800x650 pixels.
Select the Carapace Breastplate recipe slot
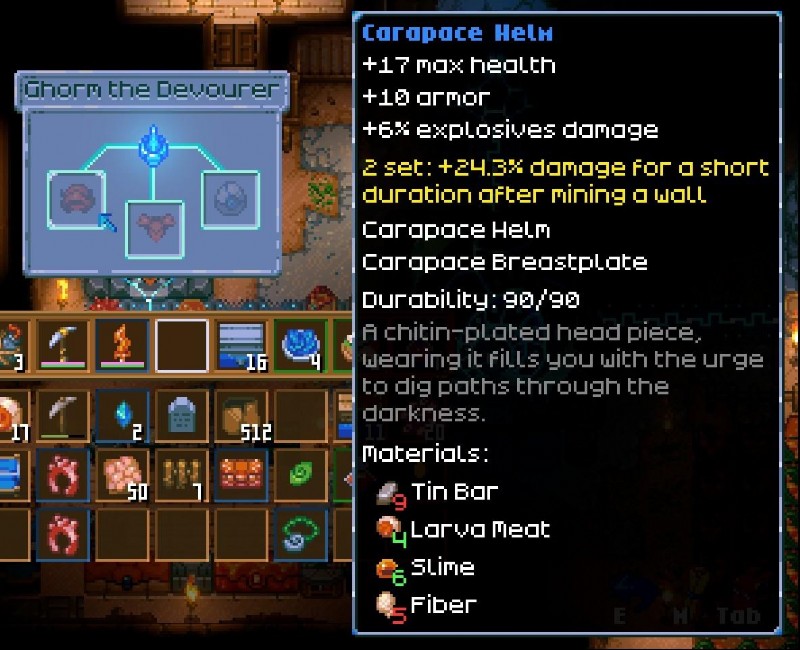(154, 227)
